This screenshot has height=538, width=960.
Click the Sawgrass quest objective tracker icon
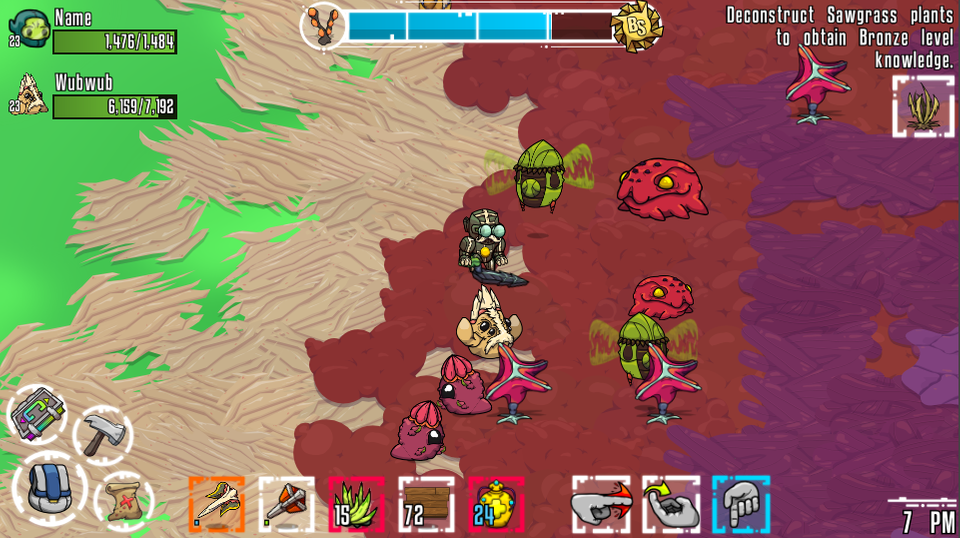pyautogui.click(x=923, y=106)
